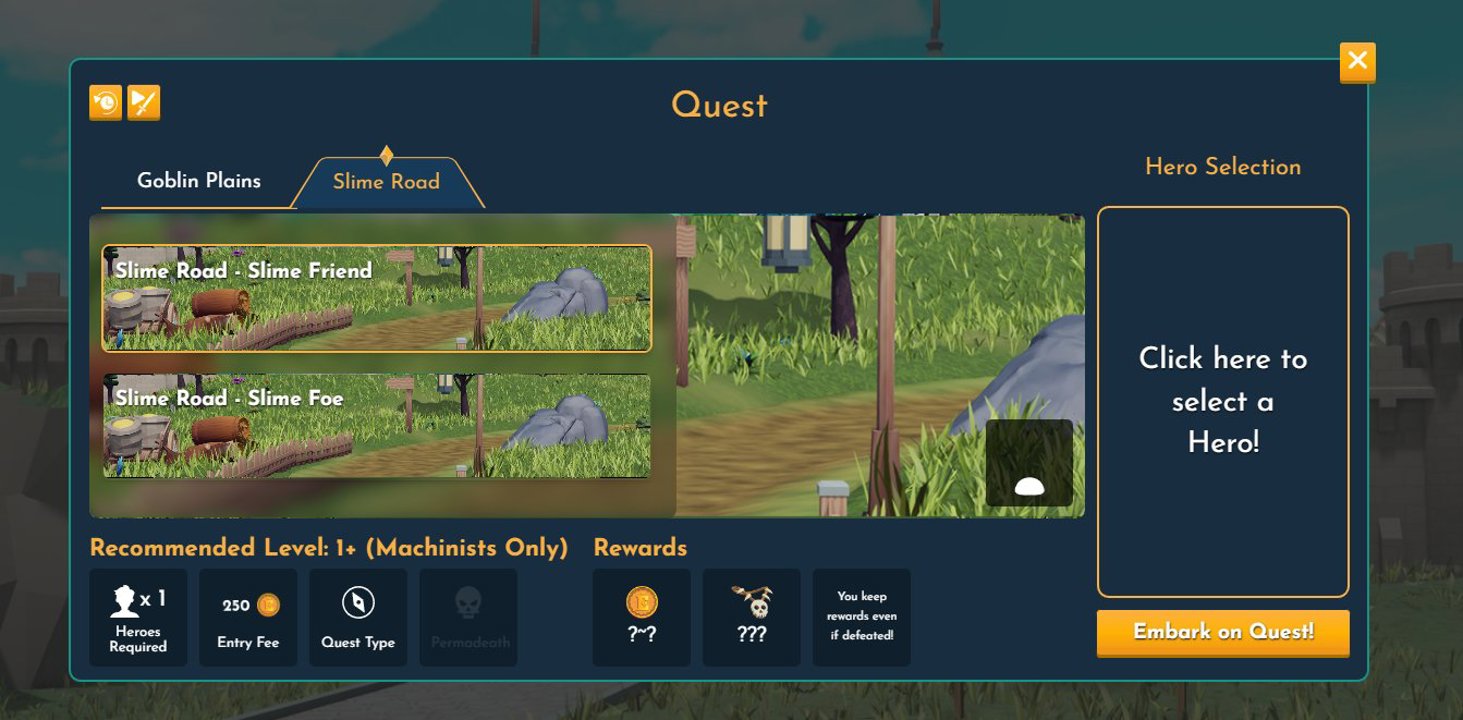Open the quest history clock icon
Screen dimensions: 1463x720
(105, 103)
